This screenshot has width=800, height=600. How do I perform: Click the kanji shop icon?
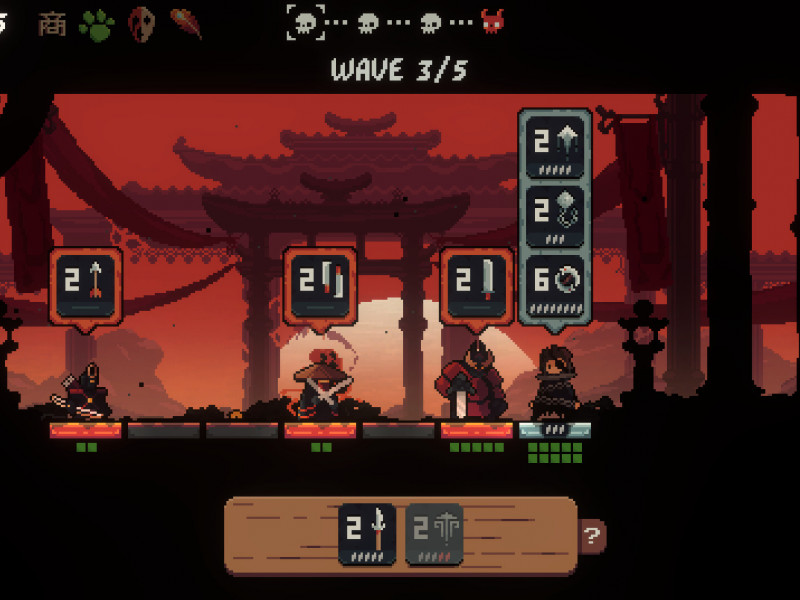[52, 23]
